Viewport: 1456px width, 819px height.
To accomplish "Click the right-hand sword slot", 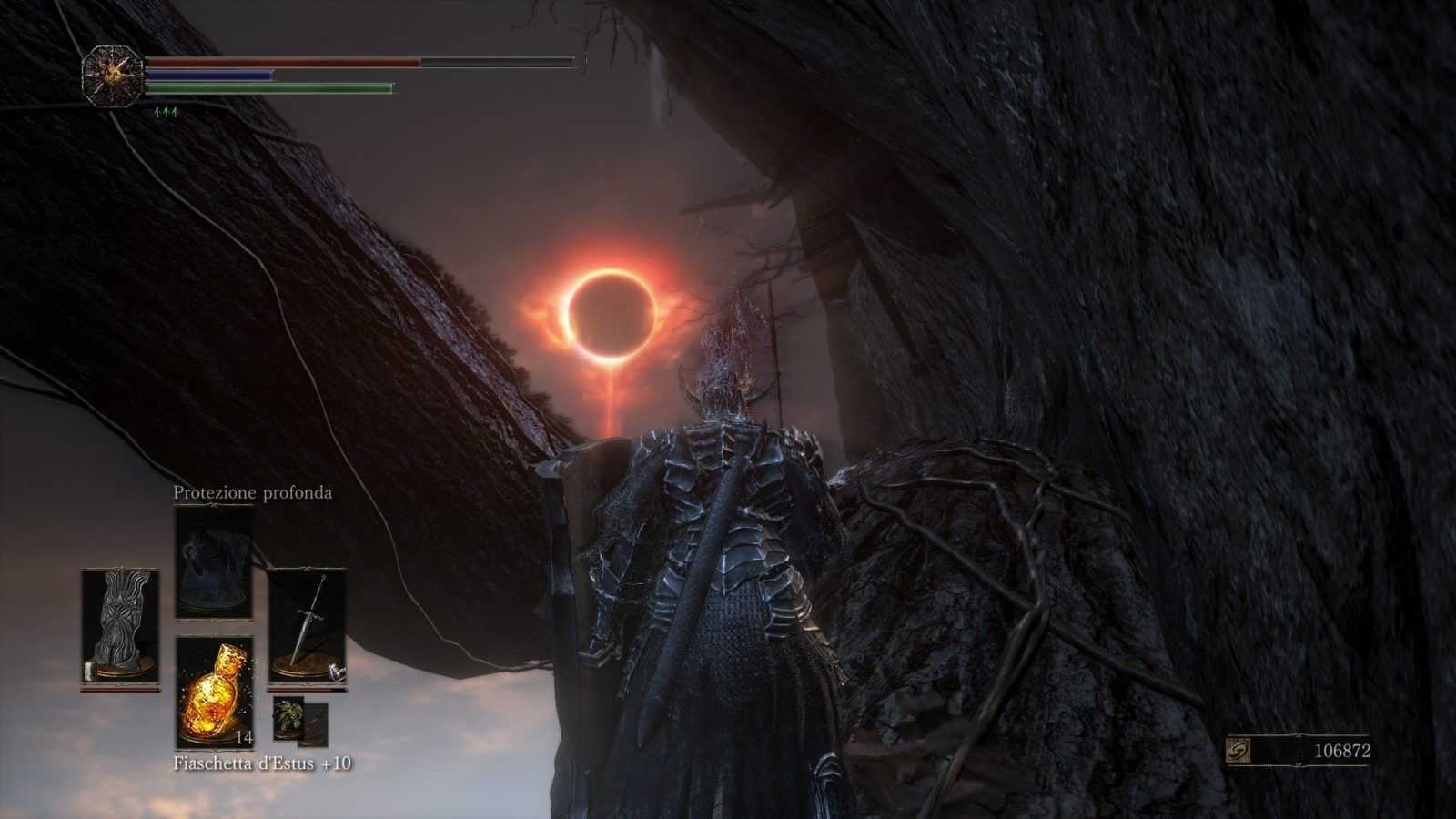I will pos(308,626).
